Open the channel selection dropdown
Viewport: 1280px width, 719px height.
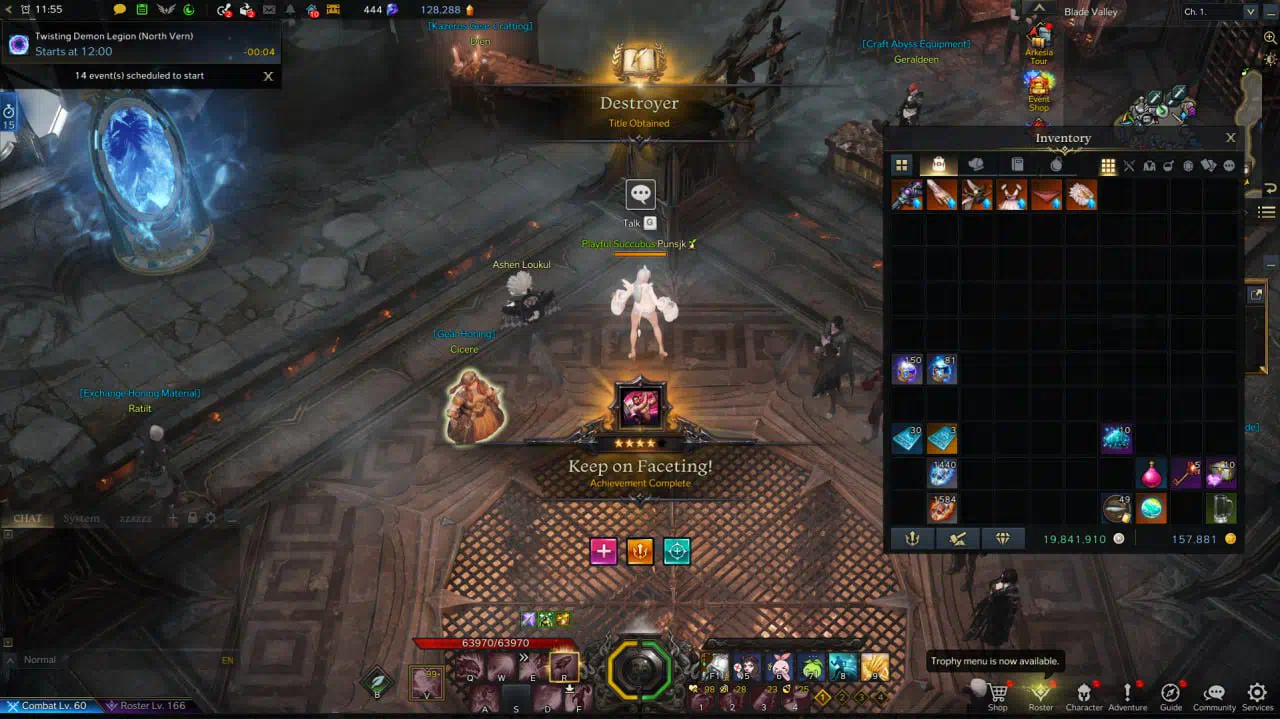pyautogui.click(x=1250, y=11)
